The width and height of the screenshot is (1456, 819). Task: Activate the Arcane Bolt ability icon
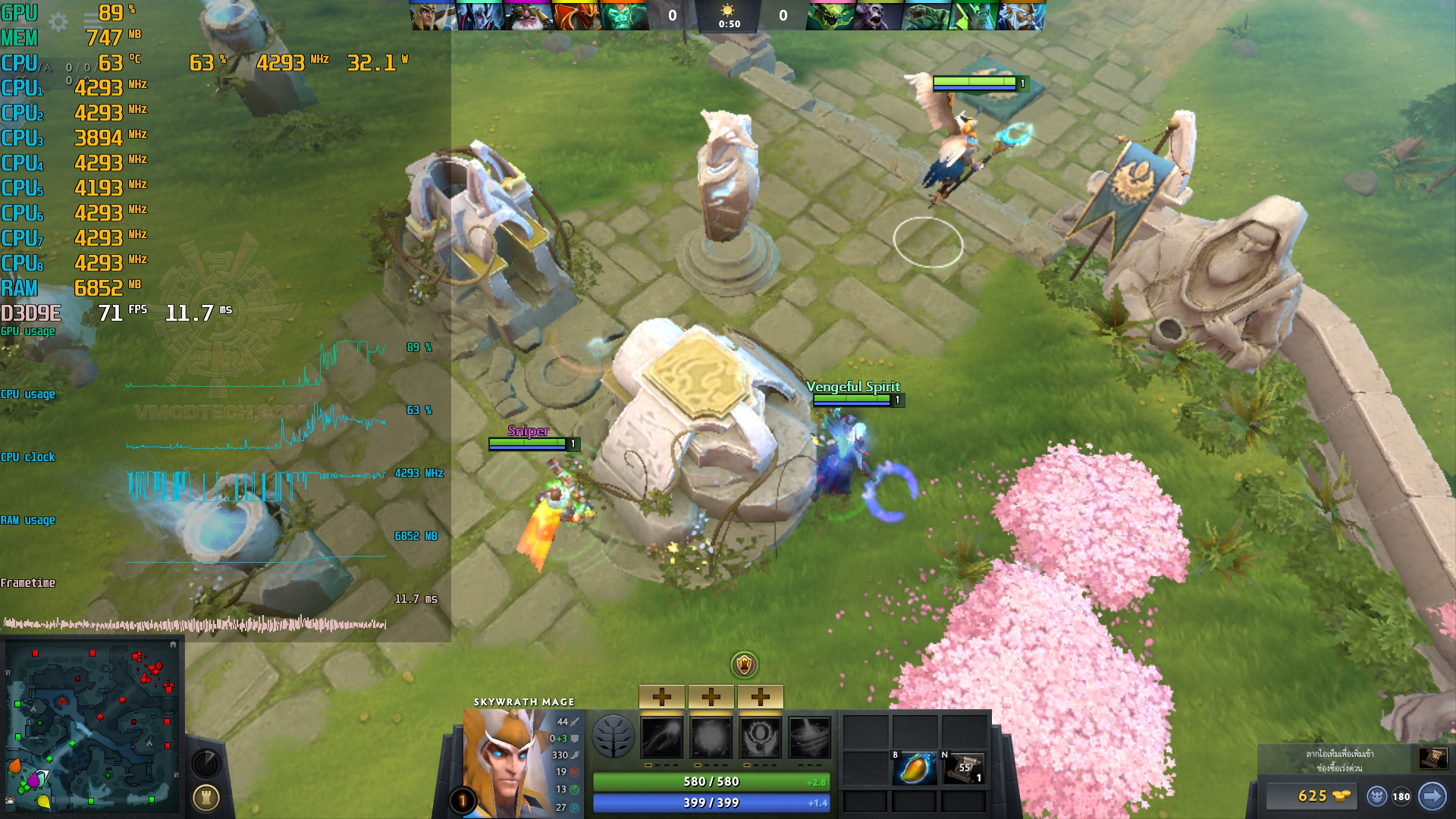tap(662, 737)
